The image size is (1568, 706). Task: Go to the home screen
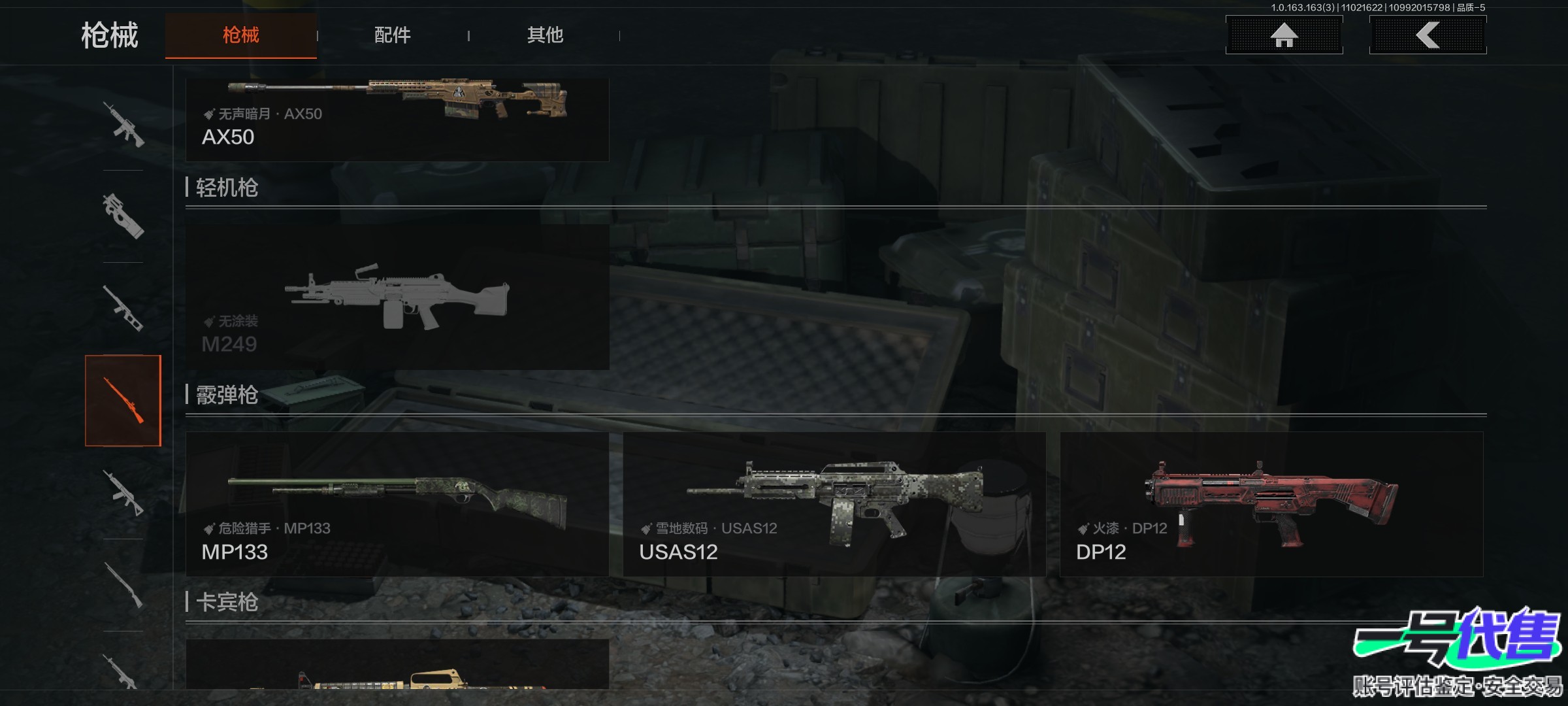(x=1284, y=35)
